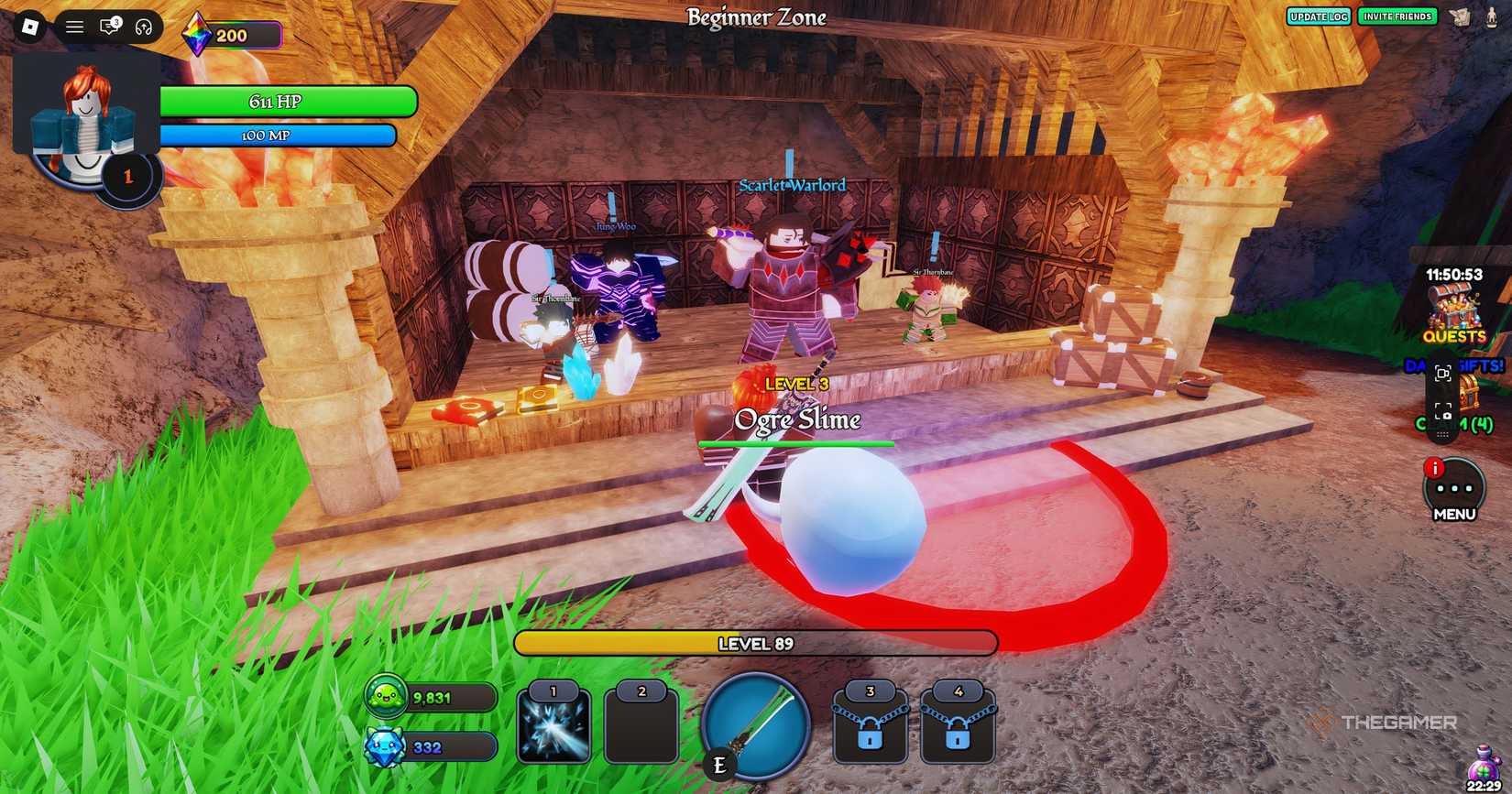
Task: Open the Invite Friends panel
Action: click(1397, 16)
